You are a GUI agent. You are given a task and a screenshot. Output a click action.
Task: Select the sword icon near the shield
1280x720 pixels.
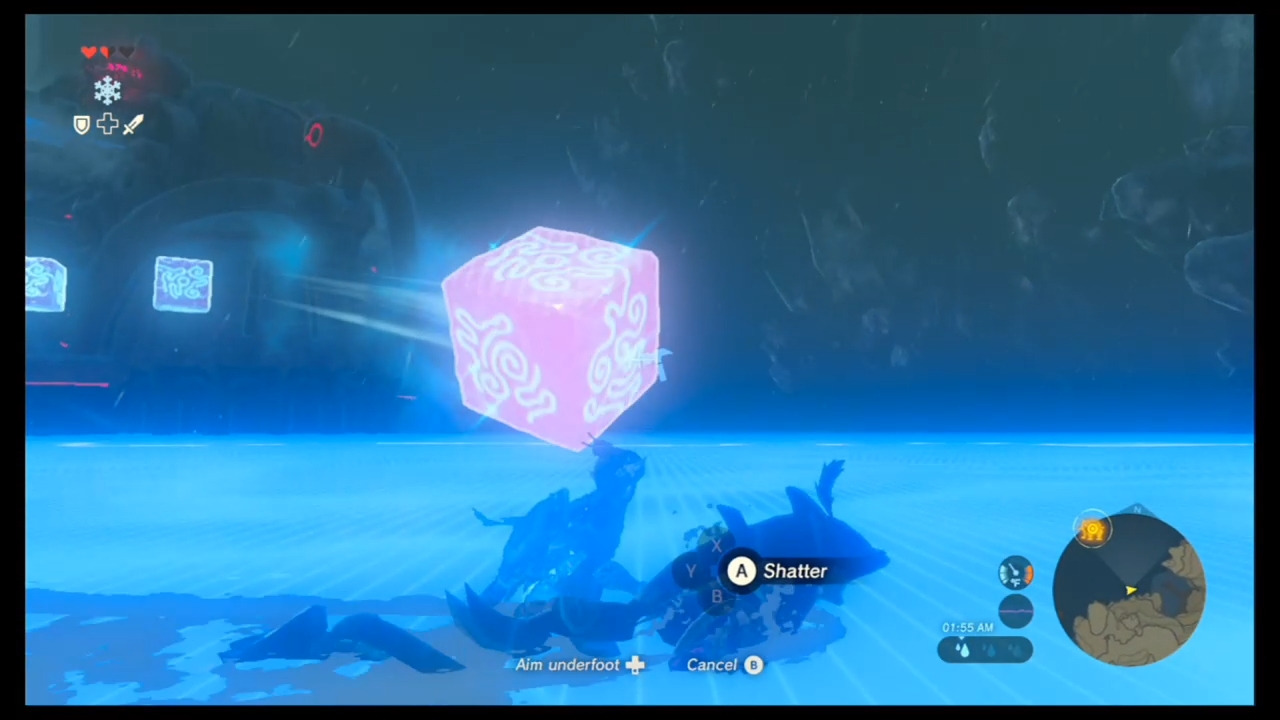point(133,123)
